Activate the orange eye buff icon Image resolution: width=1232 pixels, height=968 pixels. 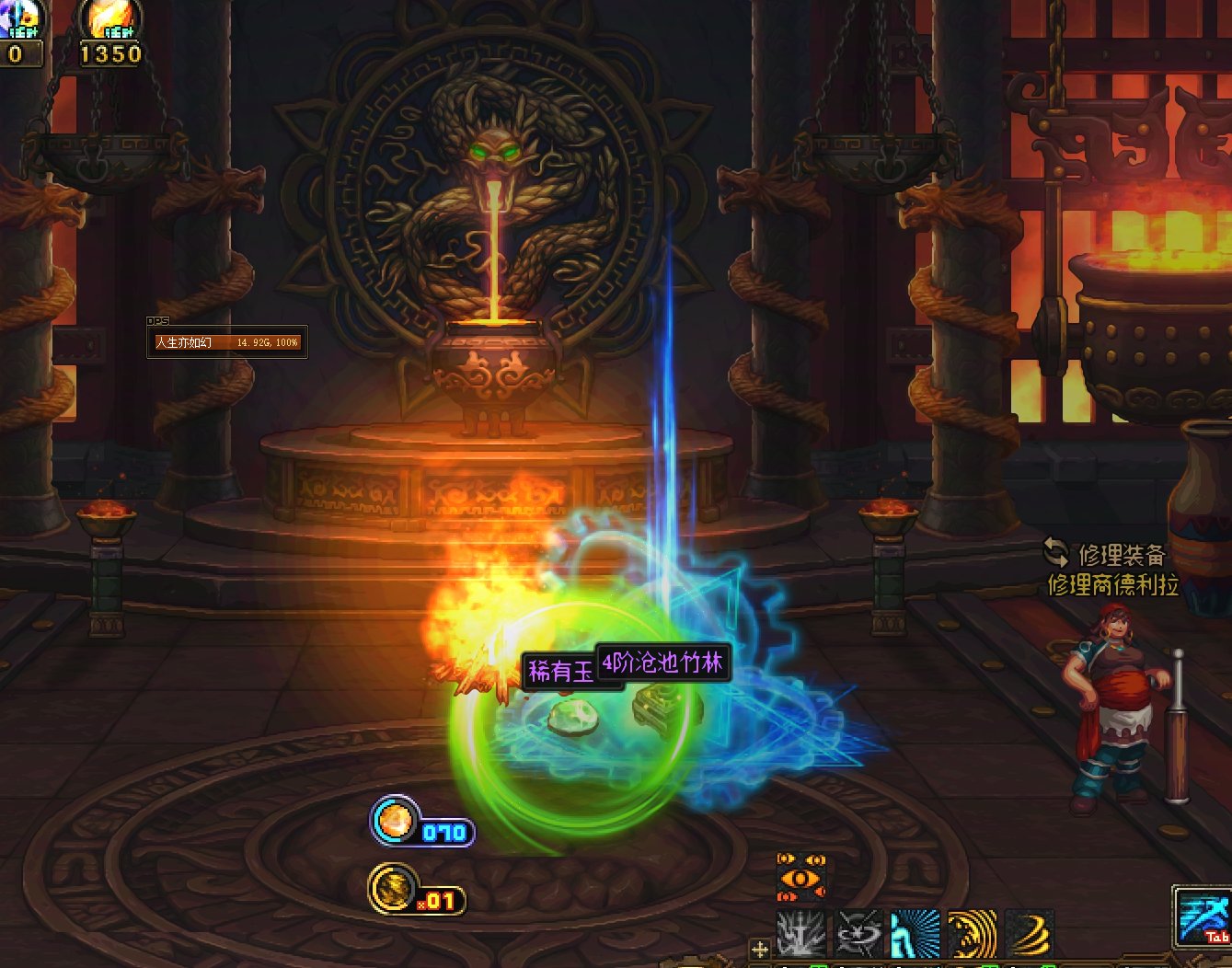point(800,877)
